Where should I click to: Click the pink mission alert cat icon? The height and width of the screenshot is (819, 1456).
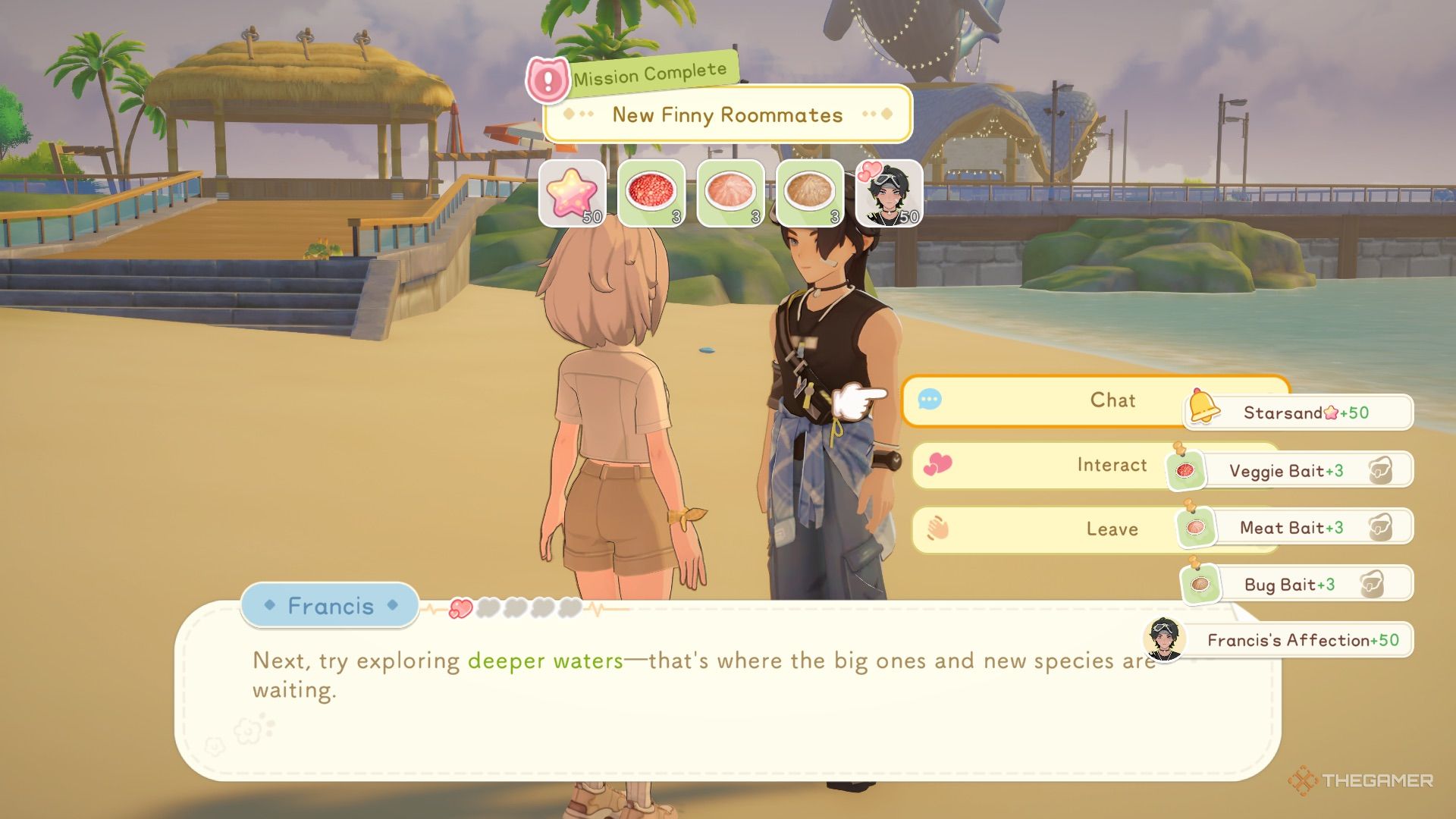pos(547,80)
